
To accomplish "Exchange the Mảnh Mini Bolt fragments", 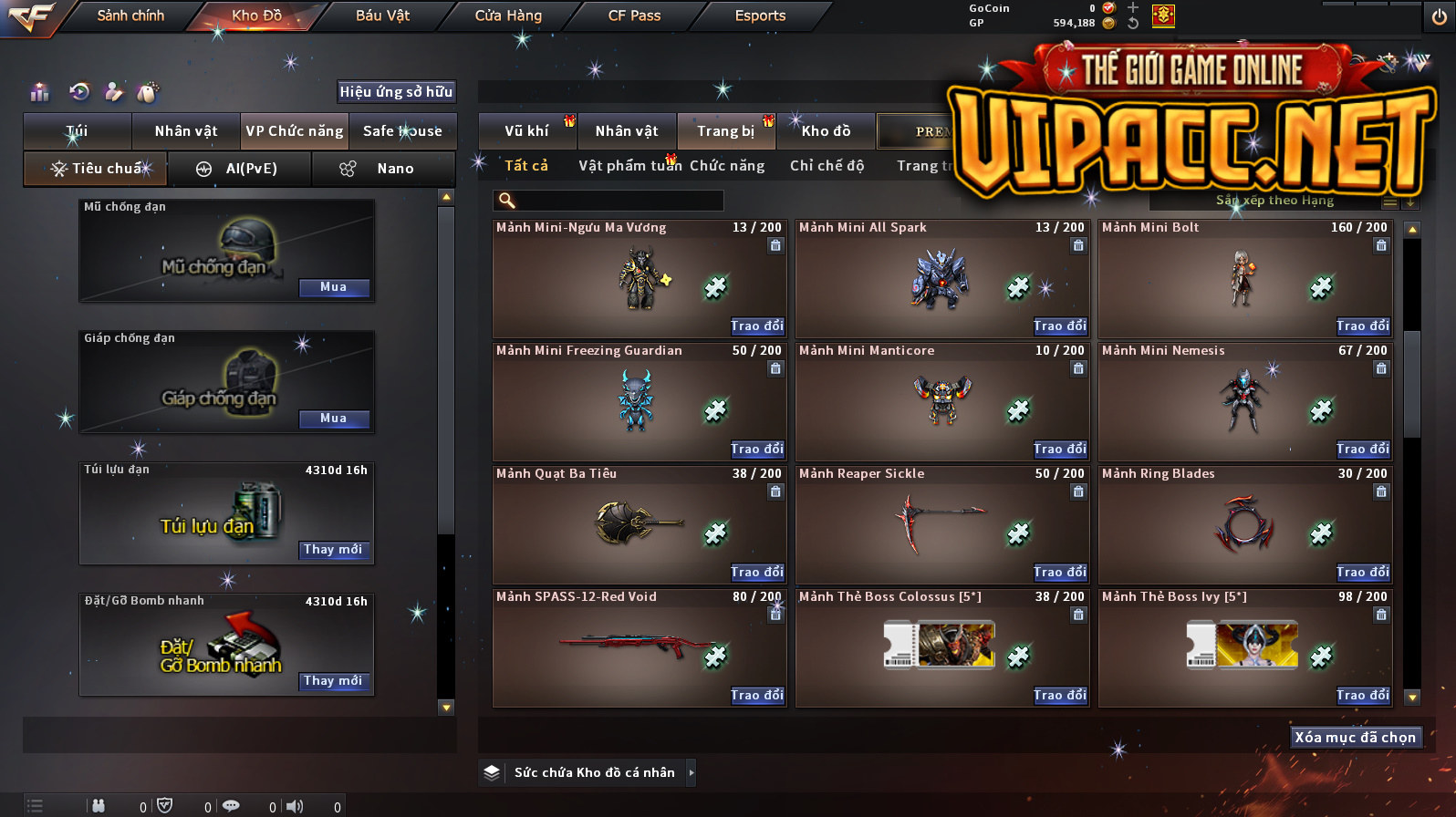I will click(1362, 326).
